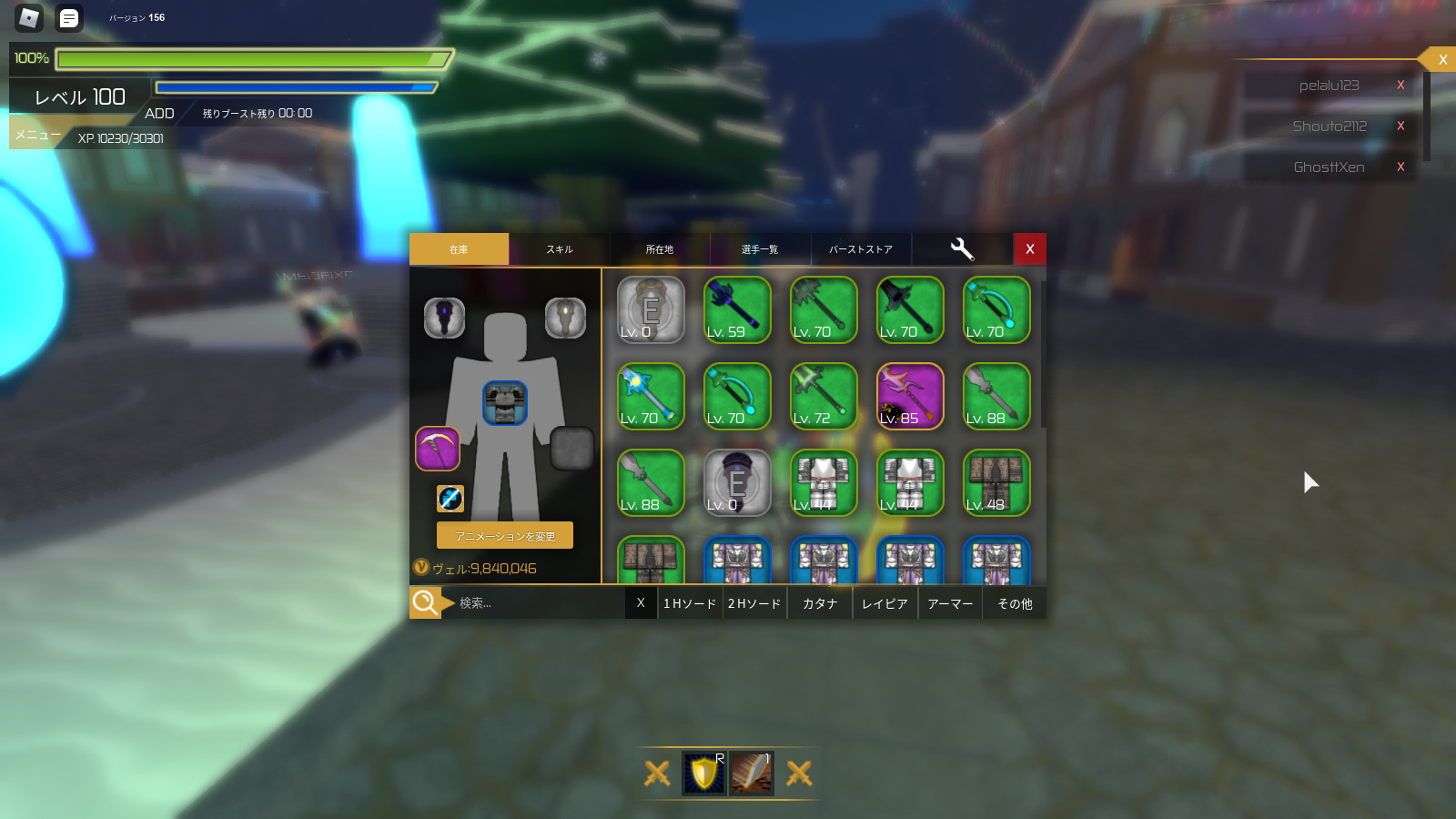1456x819 pixels.
Task: Open the wrench settings icon on inventory panel
Action: click(x=962, y=248)
